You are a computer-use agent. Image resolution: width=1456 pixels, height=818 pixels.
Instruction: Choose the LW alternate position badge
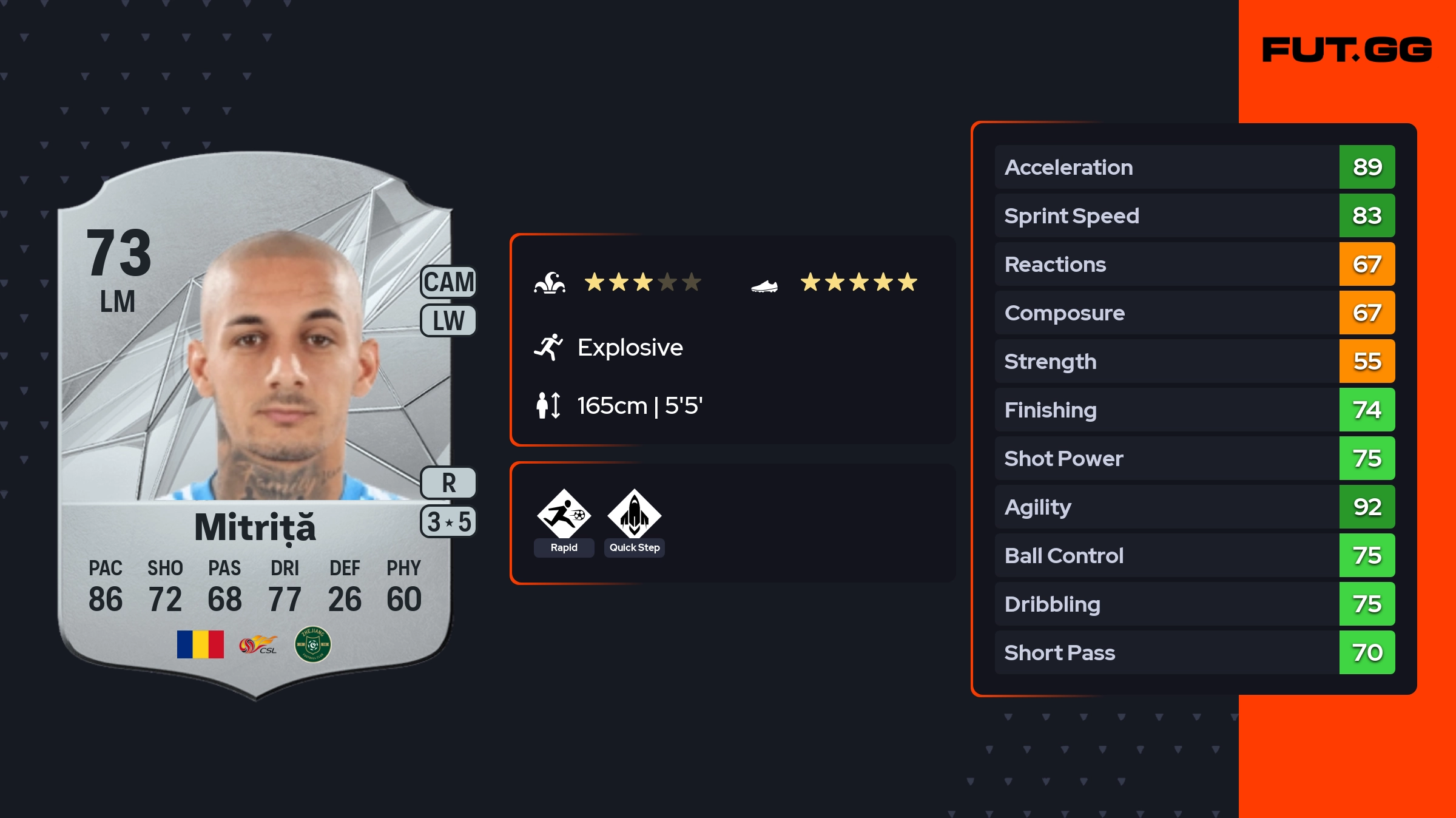click(x=448, y=320)
